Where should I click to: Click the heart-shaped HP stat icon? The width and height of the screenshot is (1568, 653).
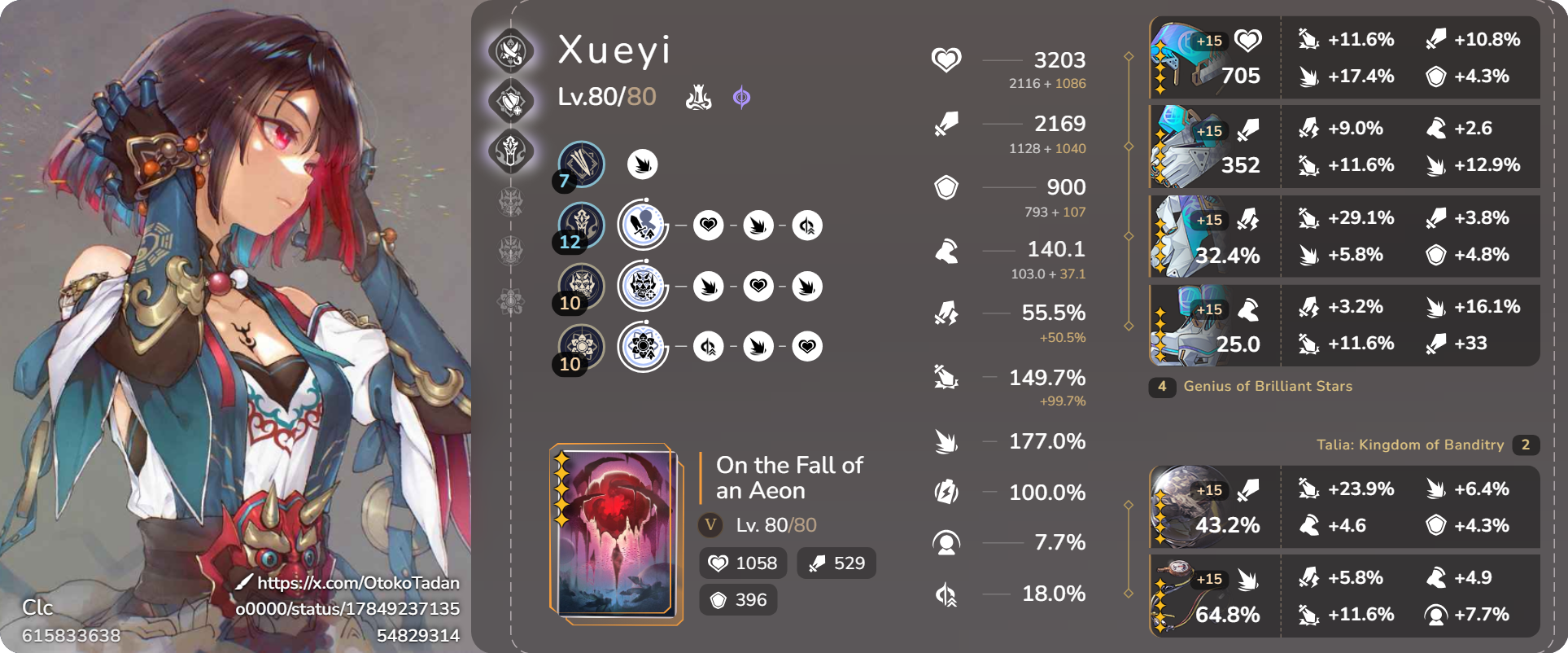(x=945, y=59)
